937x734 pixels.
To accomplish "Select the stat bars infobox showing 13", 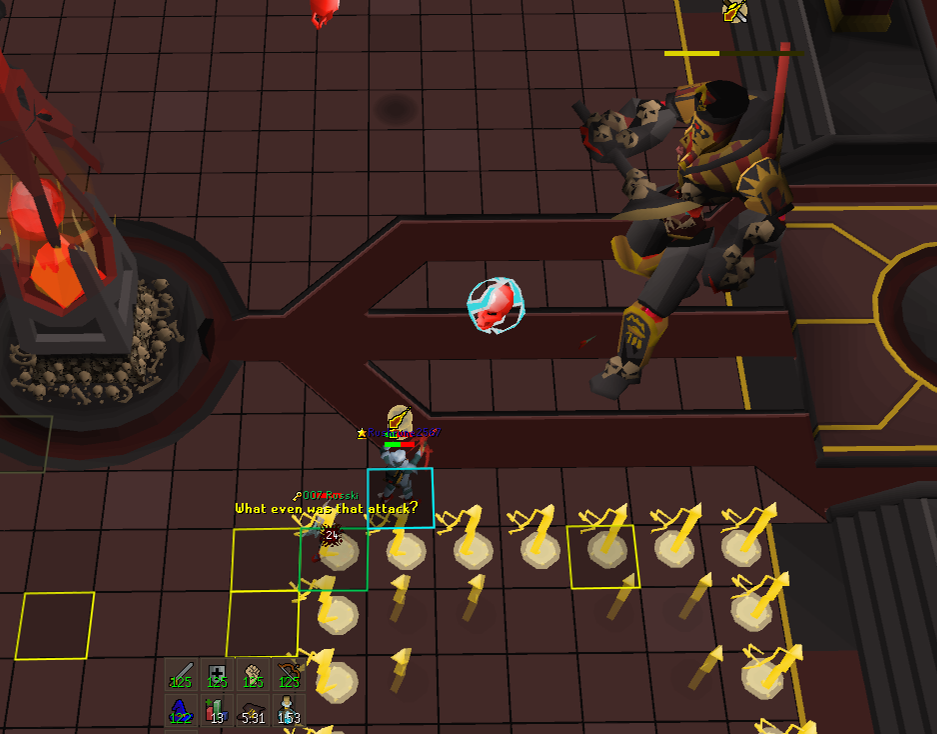I will coord(217,710).
